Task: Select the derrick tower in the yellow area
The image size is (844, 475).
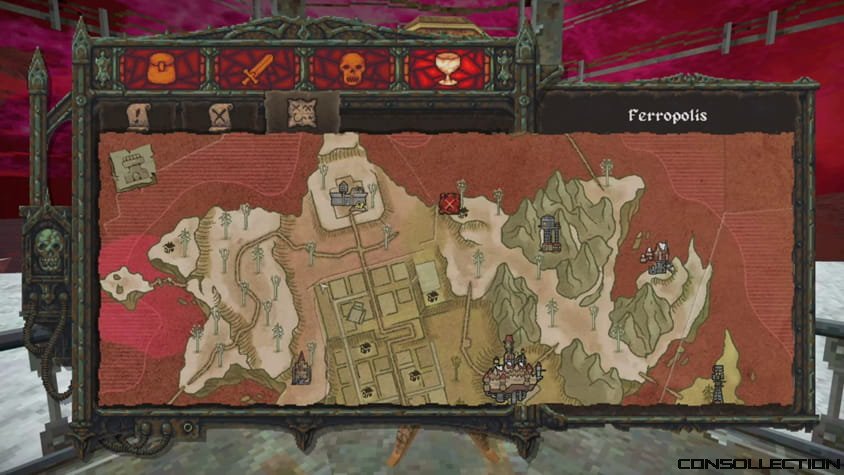Action: pos(717,380)
